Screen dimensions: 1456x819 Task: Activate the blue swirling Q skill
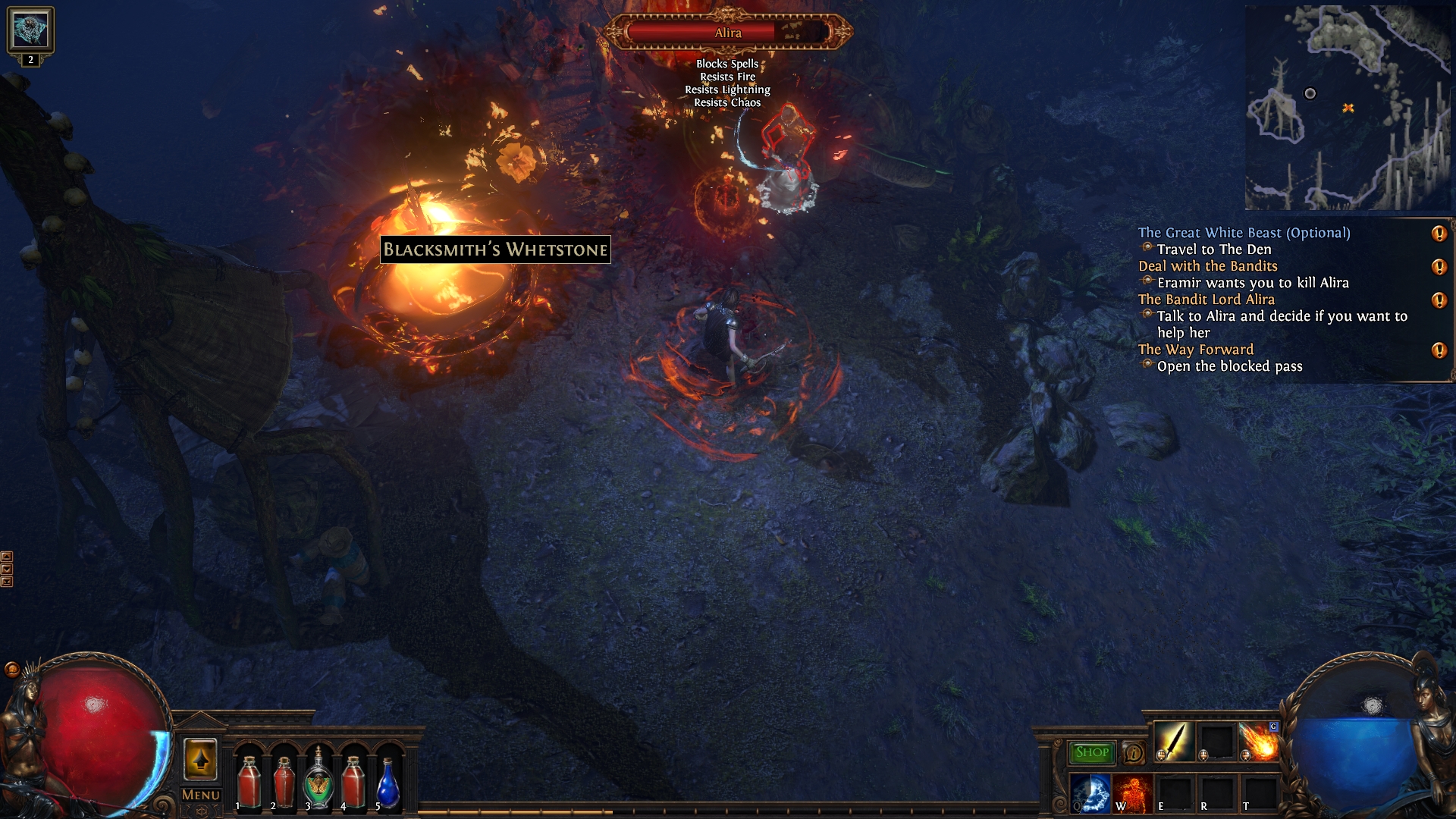(1090, 793)
